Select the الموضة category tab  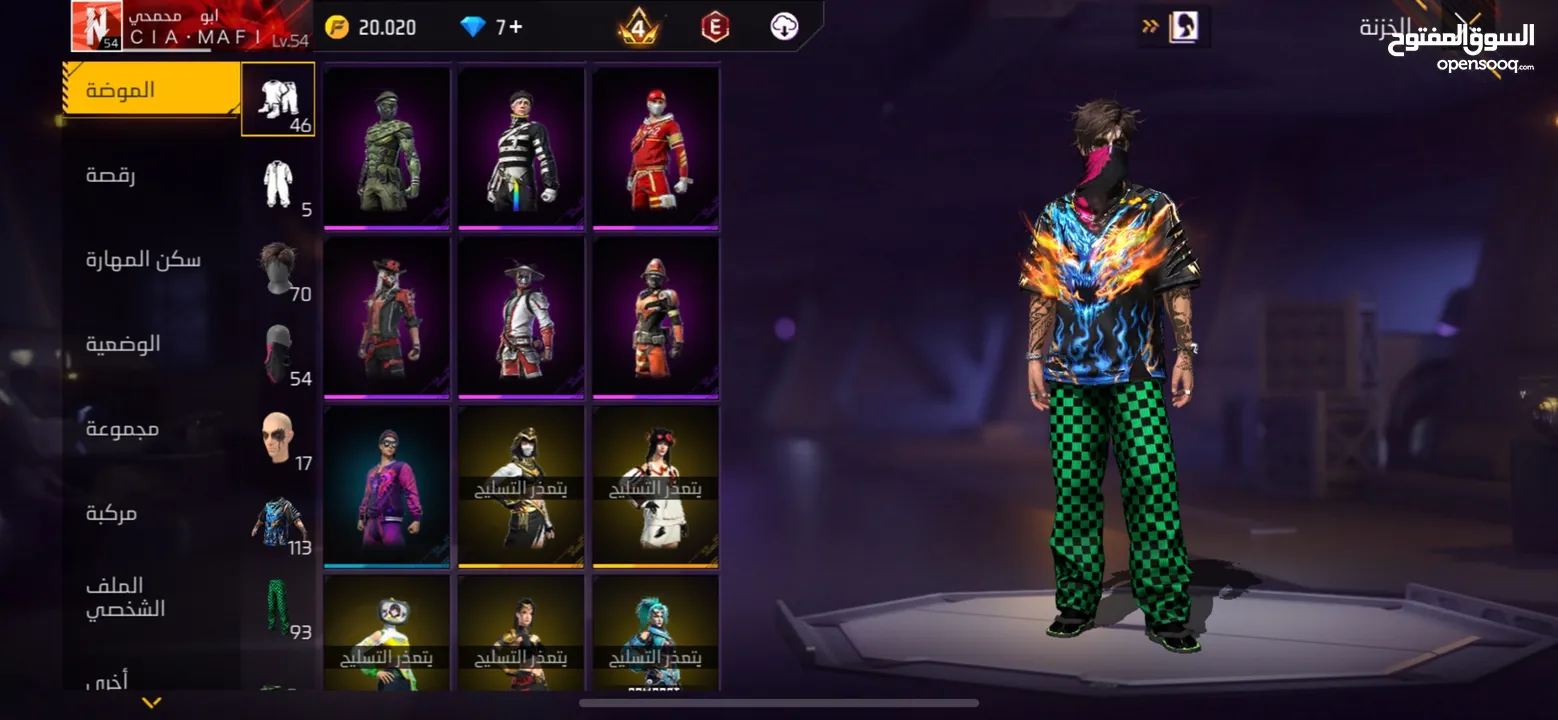[150, 90]
